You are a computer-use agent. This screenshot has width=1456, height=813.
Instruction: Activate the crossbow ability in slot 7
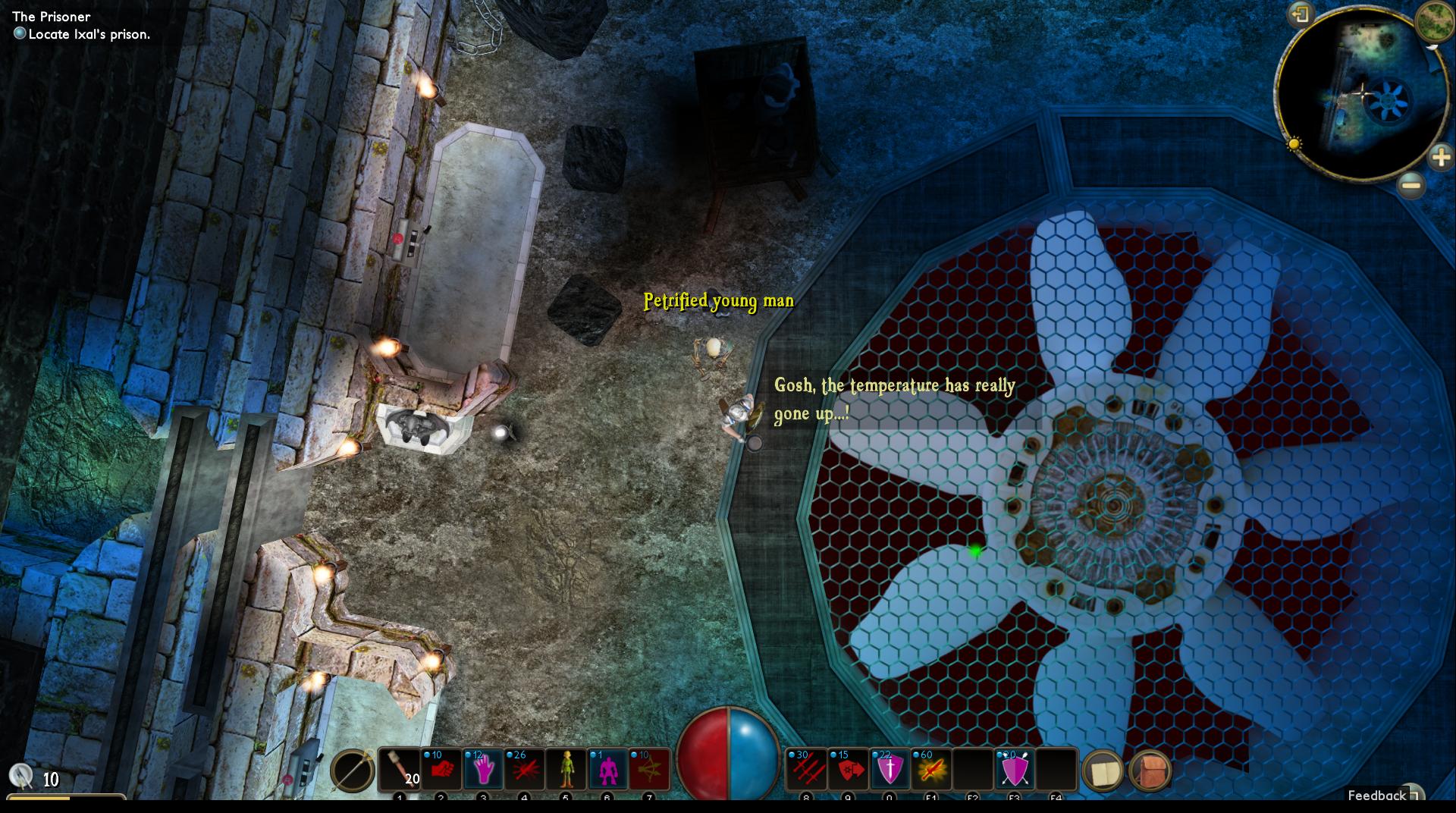click(649, 770)
